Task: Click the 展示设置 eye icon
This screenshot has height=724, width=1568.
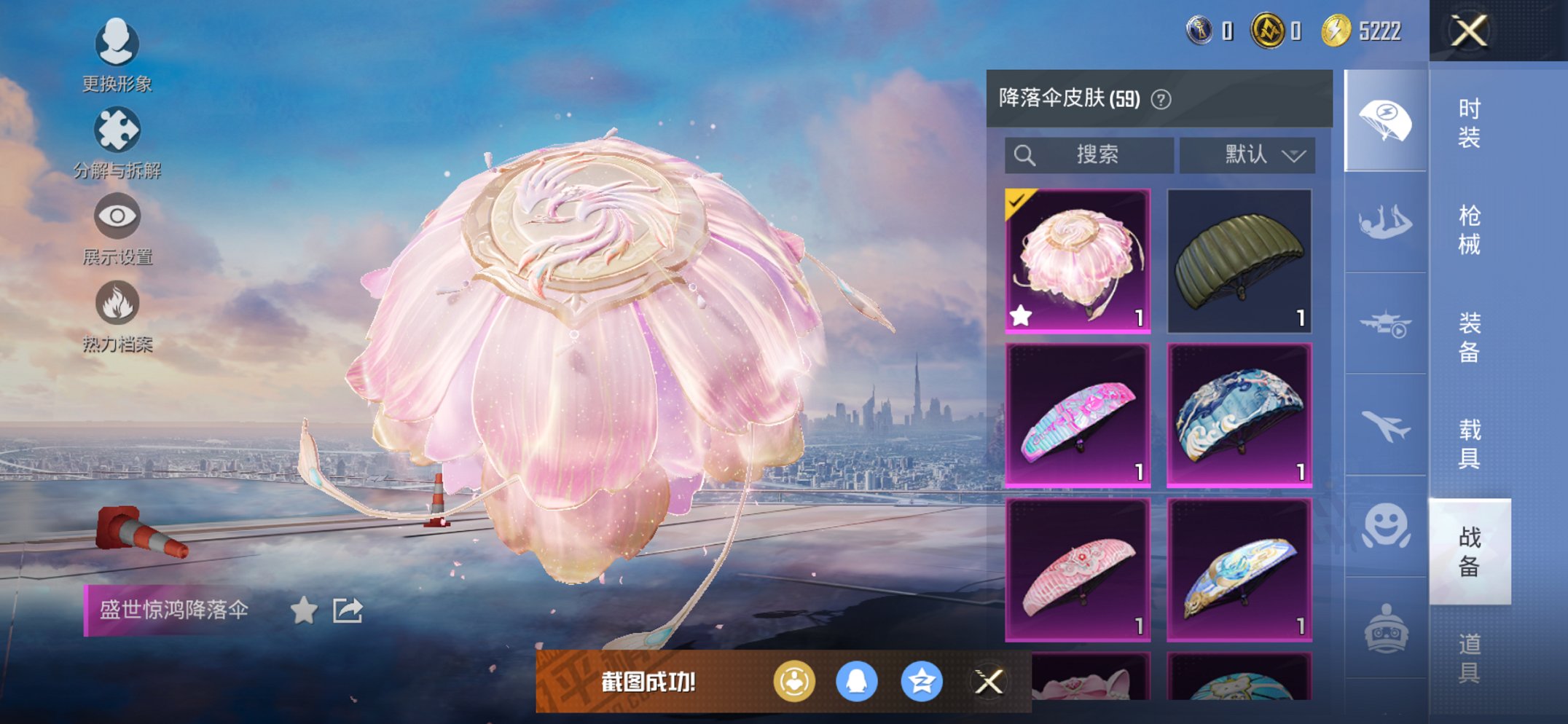Action: click(117, 216)
